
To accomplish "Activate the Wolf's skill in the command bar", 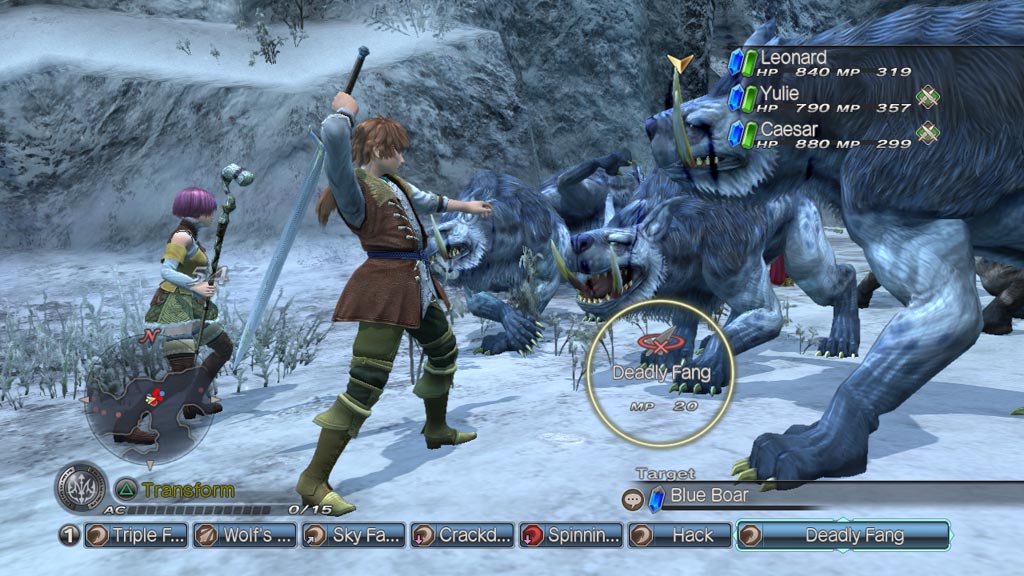I will click(244, 535).
